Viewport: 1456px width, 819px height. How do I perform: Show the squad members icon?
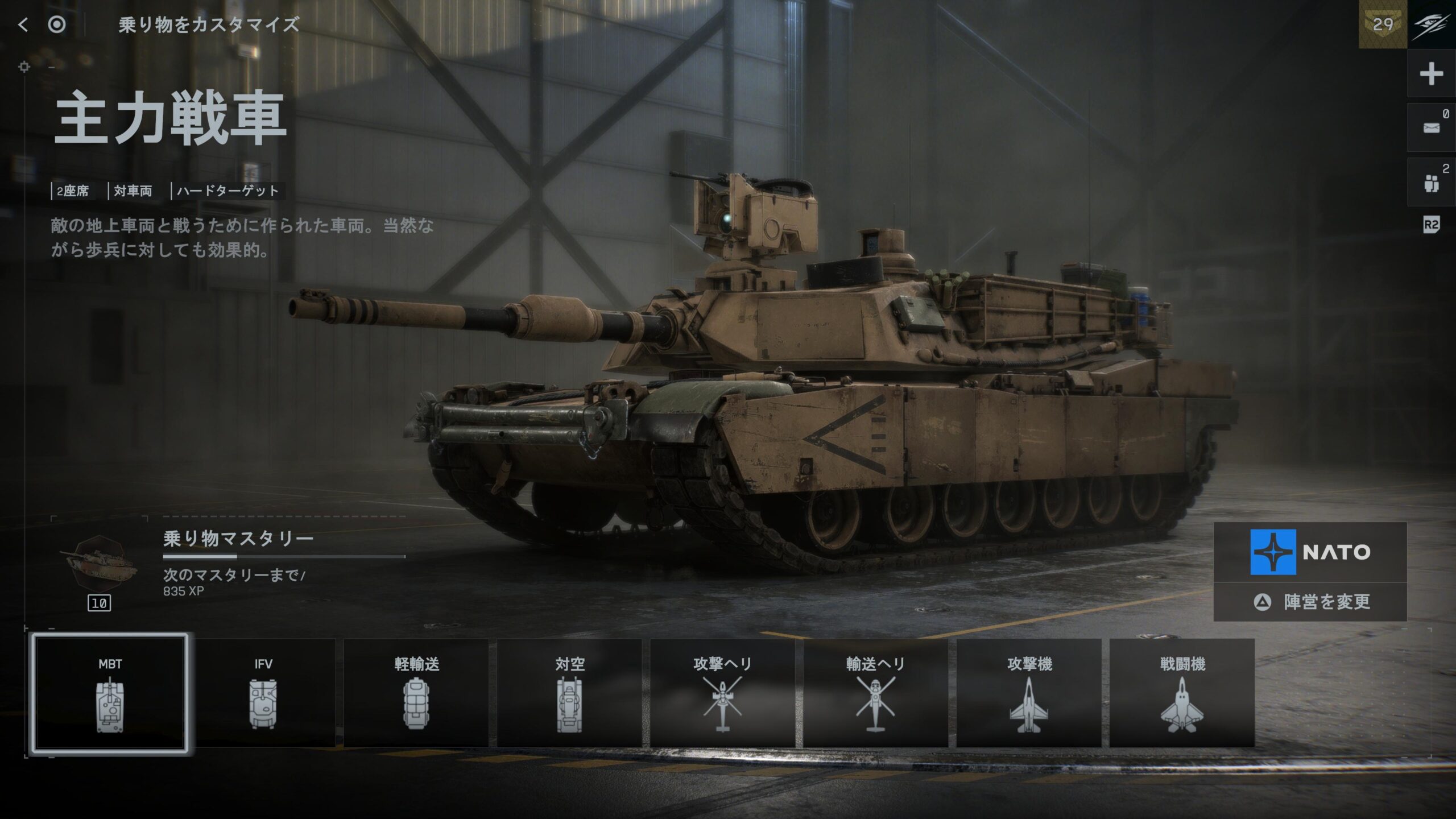1431,183
